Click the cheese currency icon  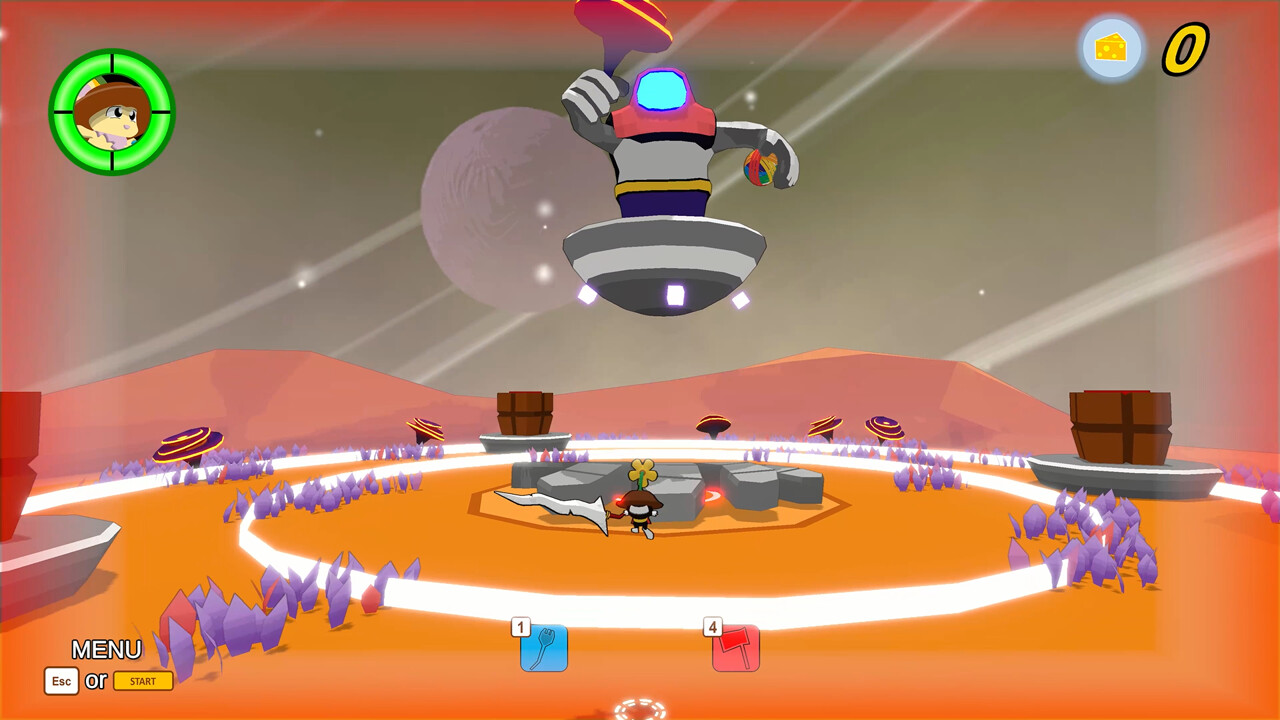[x=1111, y=46]
